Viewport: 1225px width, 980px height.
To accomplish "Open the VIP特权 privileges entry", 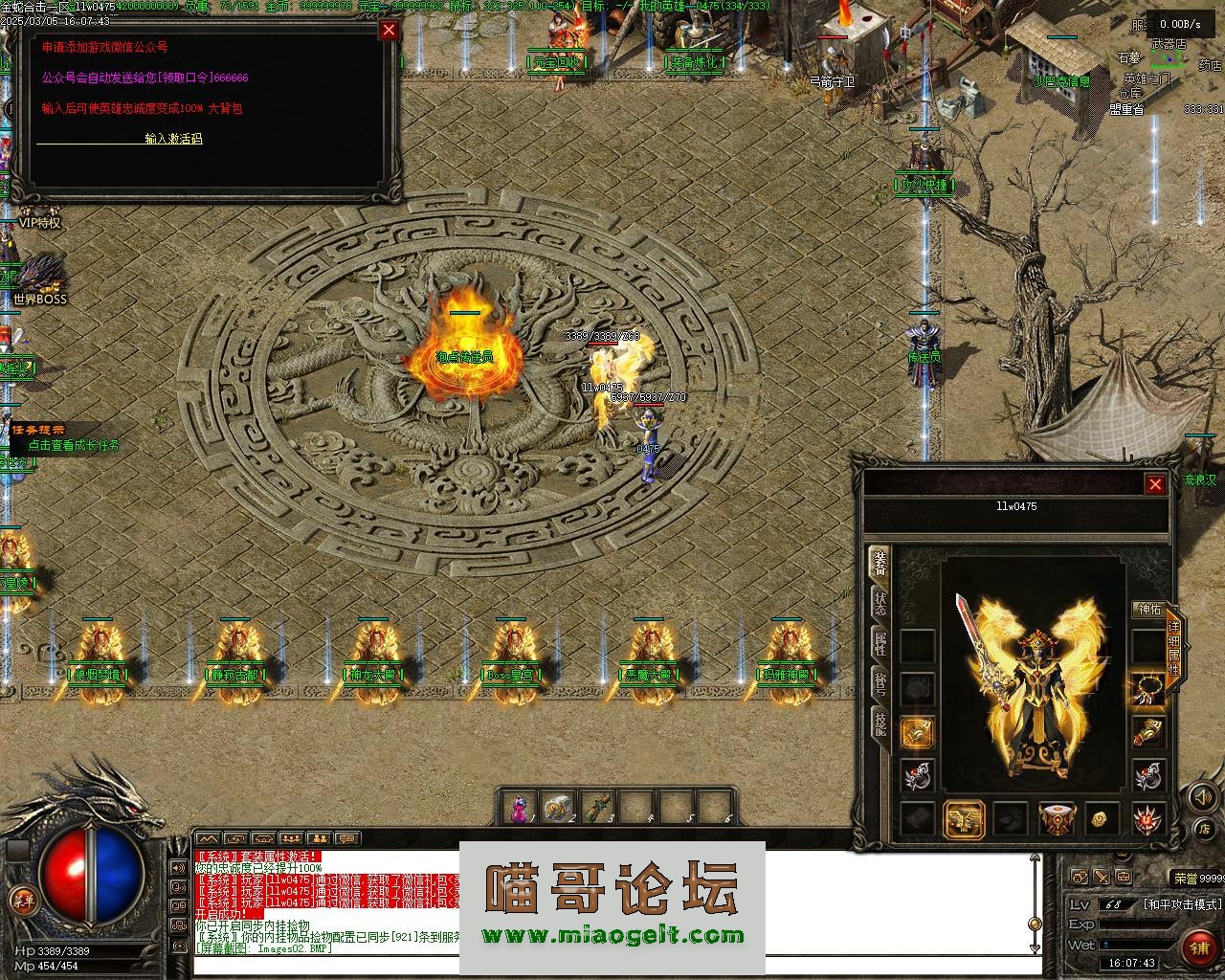I will tap(40, 223).
